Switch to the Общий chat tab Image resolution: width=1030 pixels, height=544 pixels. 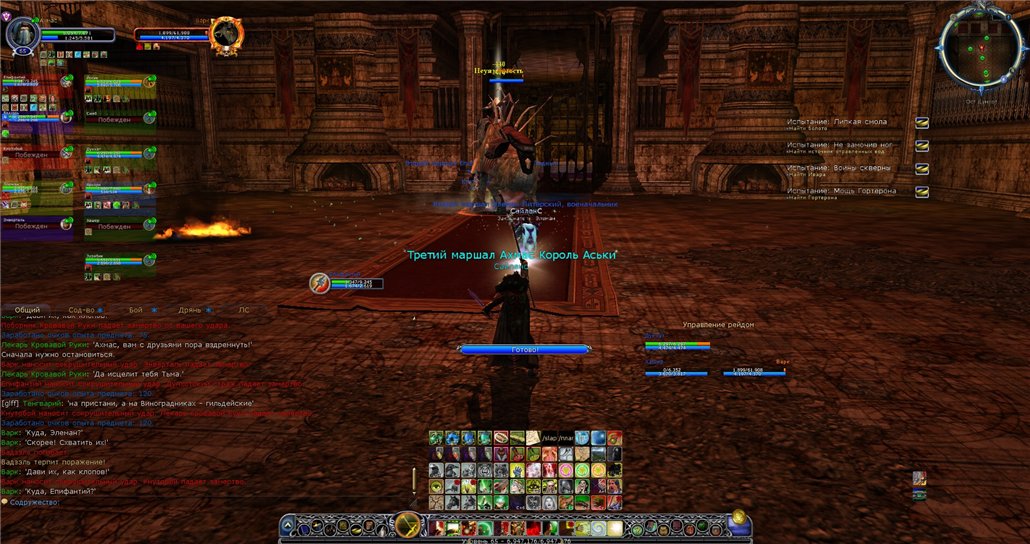coord(28,310)
